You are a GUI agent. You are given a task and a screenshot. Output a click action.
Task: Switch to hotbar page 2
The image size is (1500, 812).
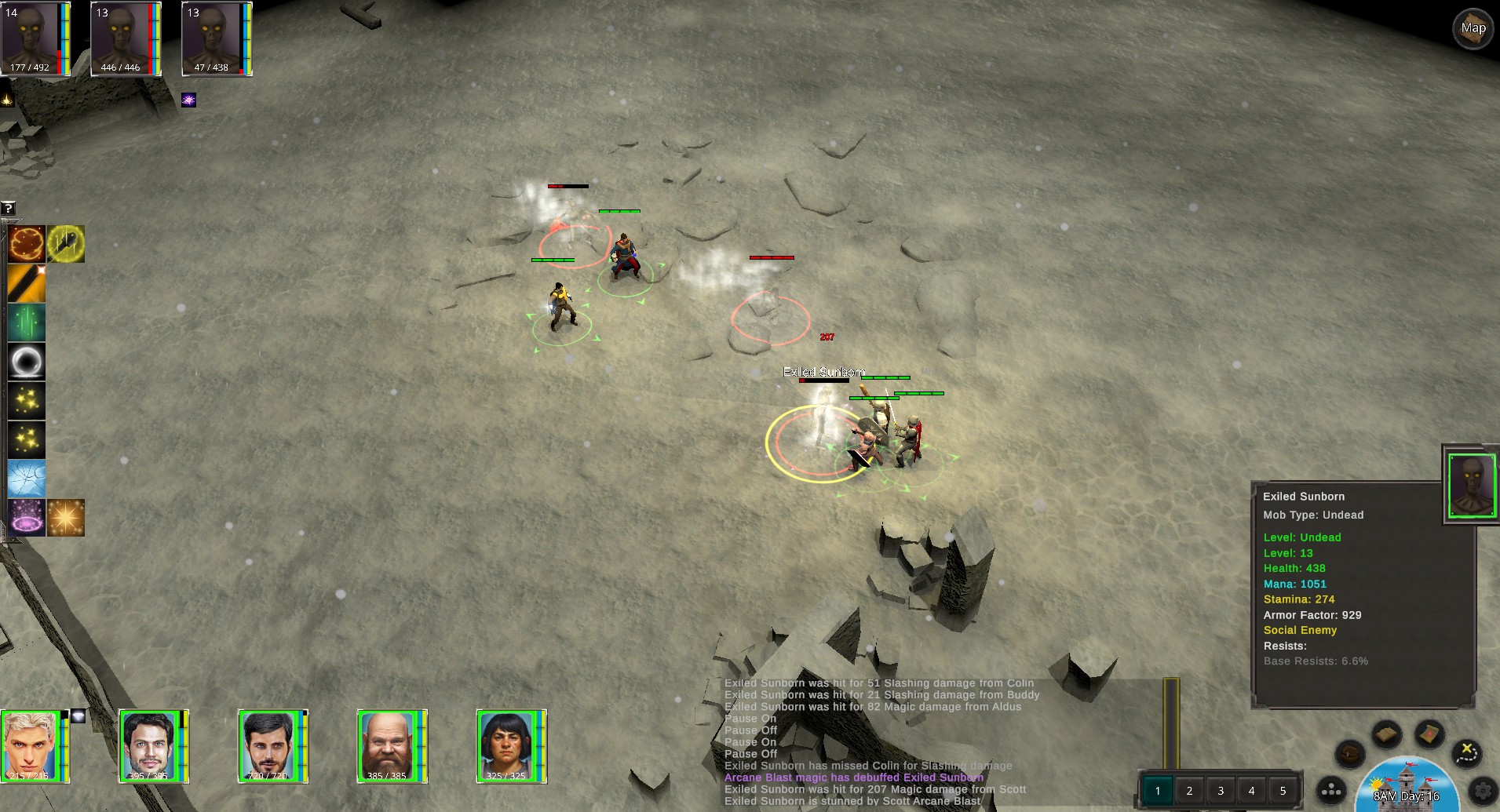click(1189, 791)
